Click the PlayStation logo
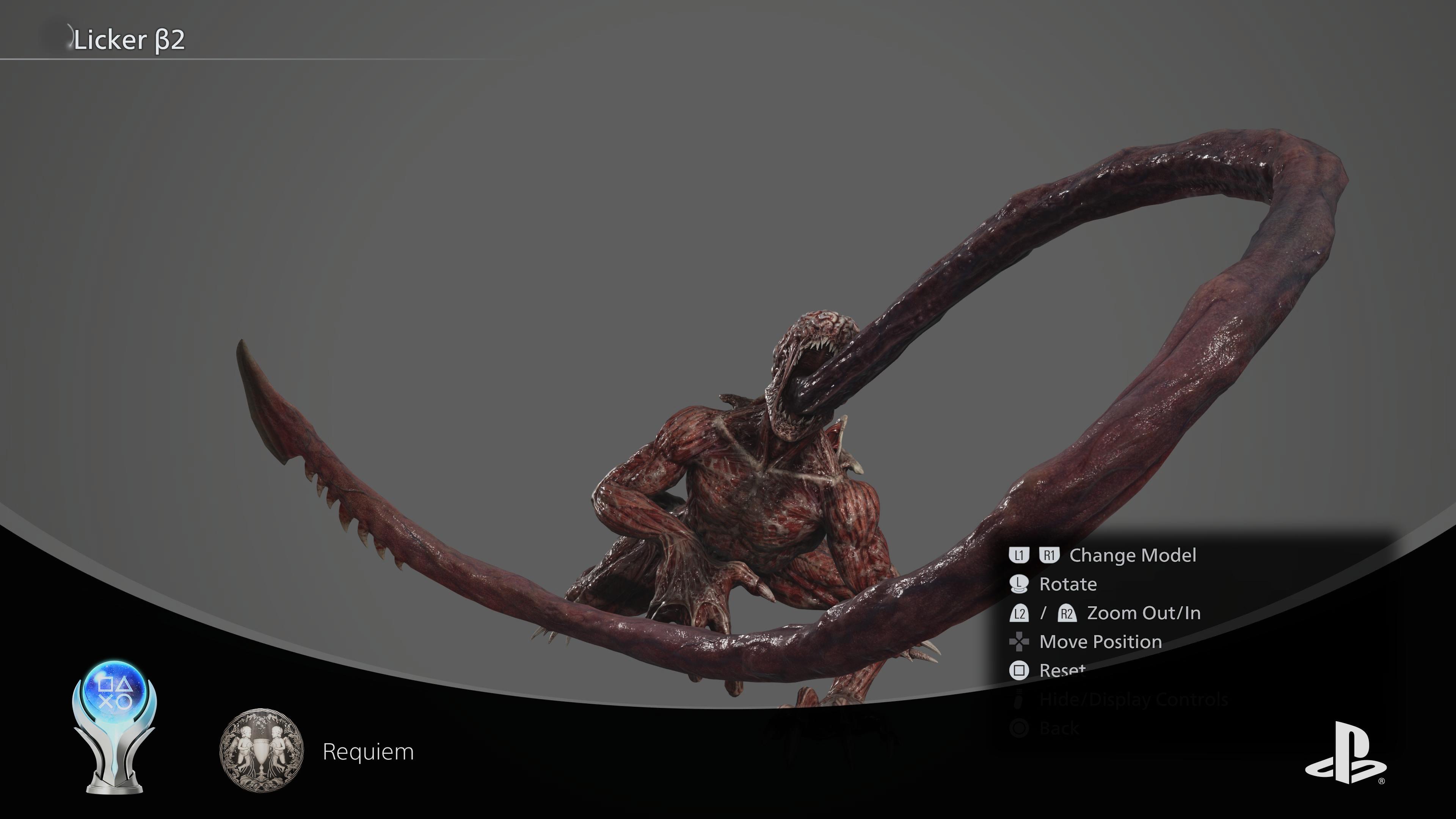 [1345, 753]
